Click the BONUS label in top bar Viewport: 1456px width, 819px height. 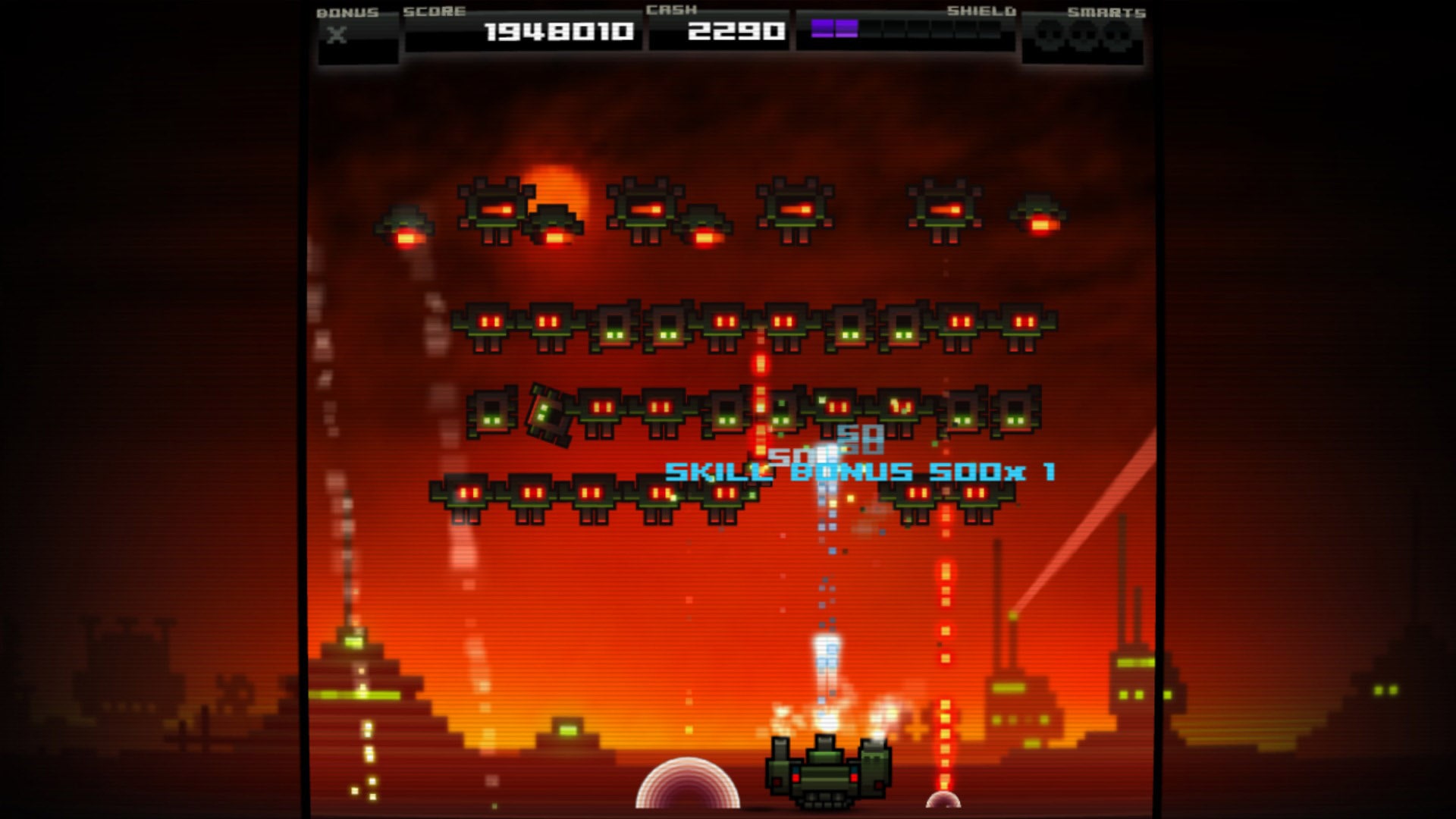(347, 13)
